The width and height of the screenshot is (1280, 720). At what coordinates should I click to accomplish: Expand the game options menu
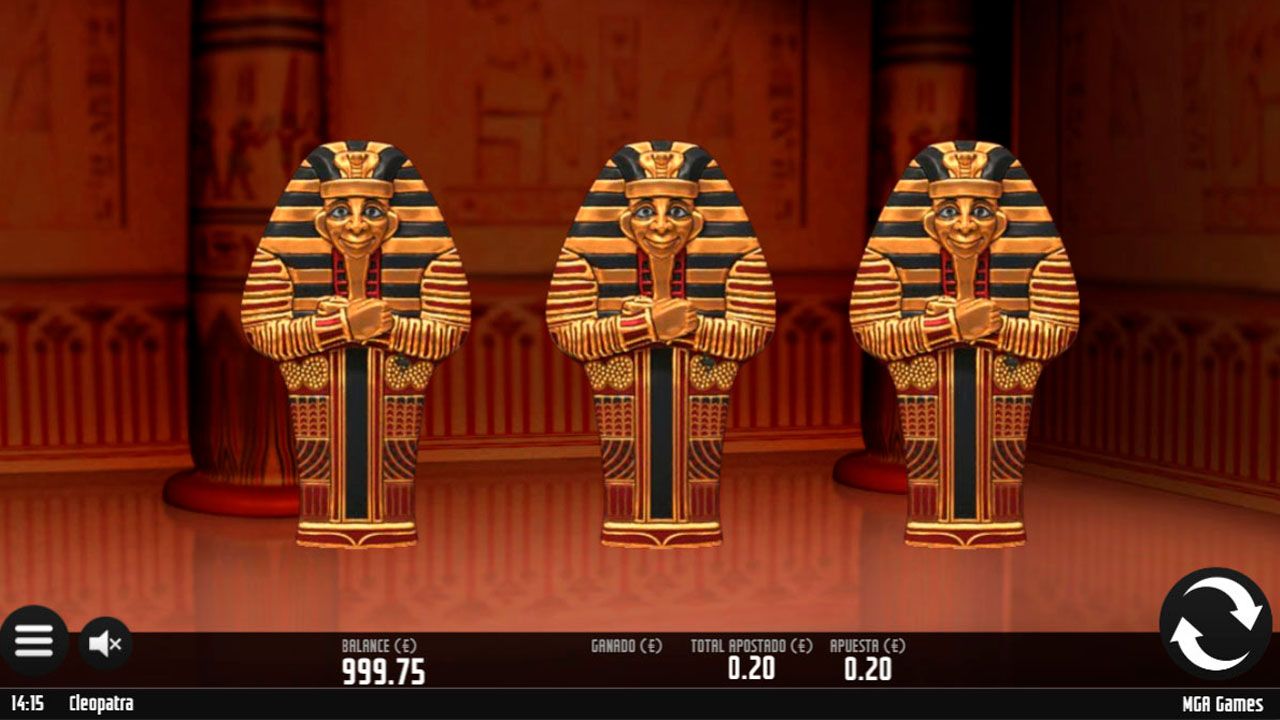coord(35,641)
